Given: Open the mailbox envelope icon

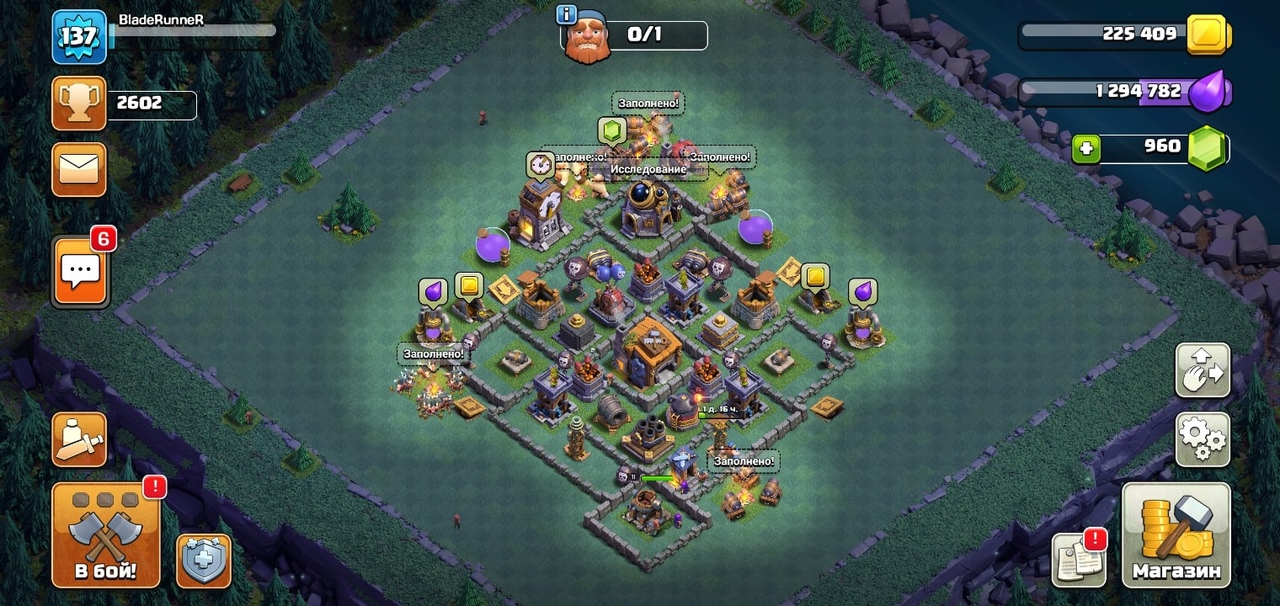Looking at the screenshot, I should (79, 169).
